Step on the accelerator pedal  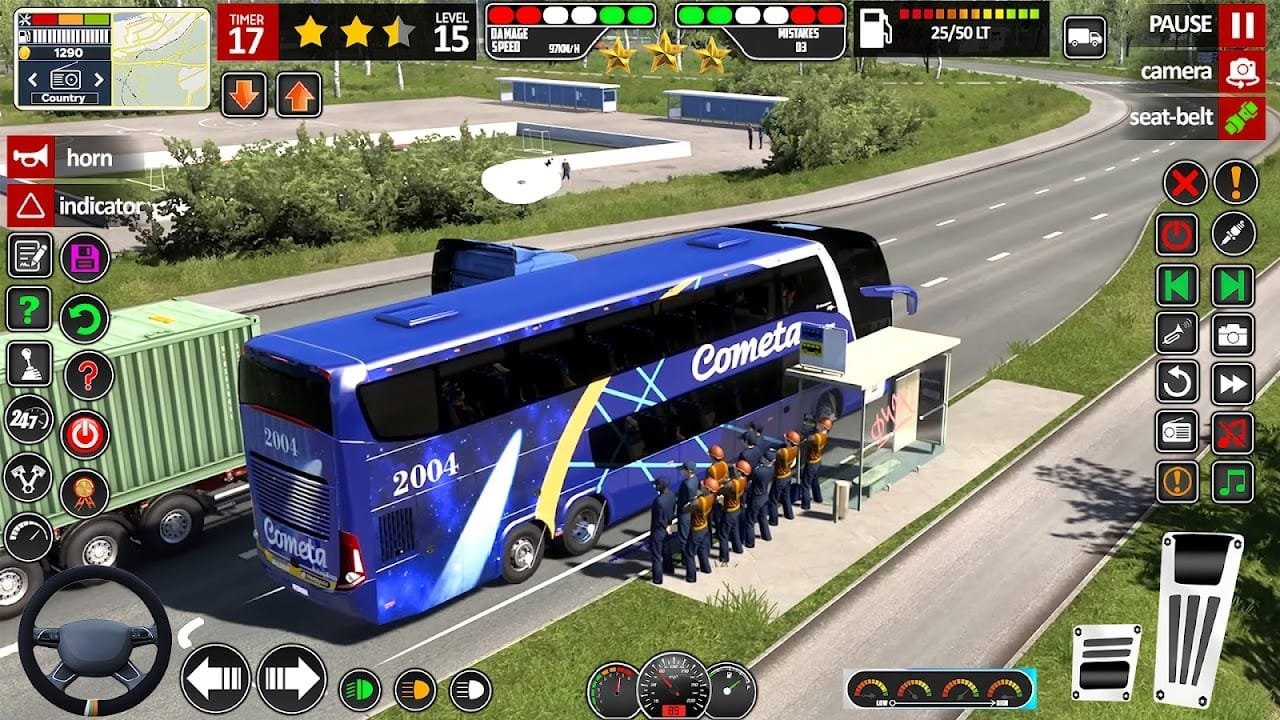click(1200, 618)
